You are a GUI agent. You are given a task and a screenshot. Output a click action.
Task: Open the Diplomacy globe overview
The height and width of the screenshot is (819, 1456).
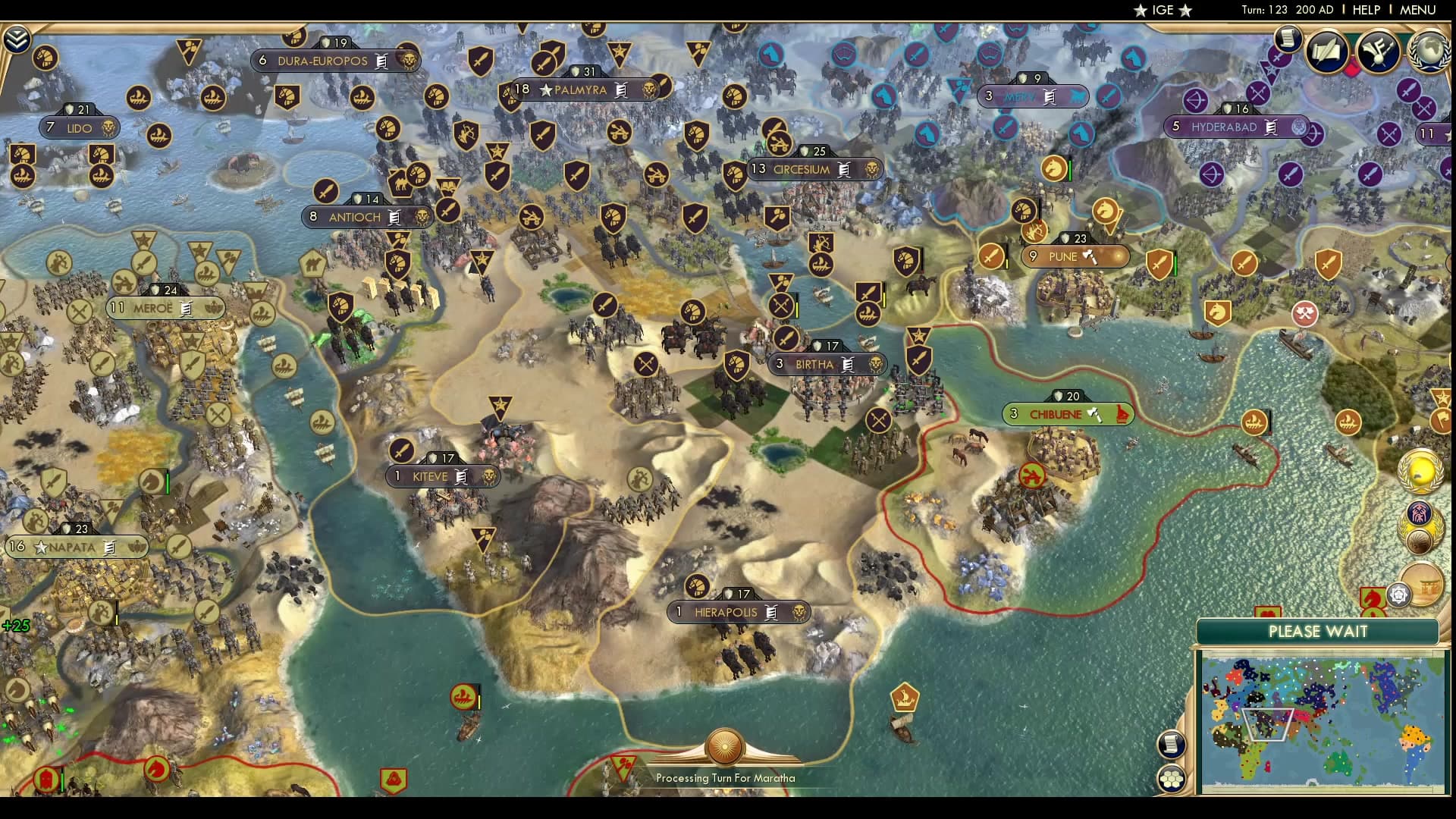point(1429,52)
